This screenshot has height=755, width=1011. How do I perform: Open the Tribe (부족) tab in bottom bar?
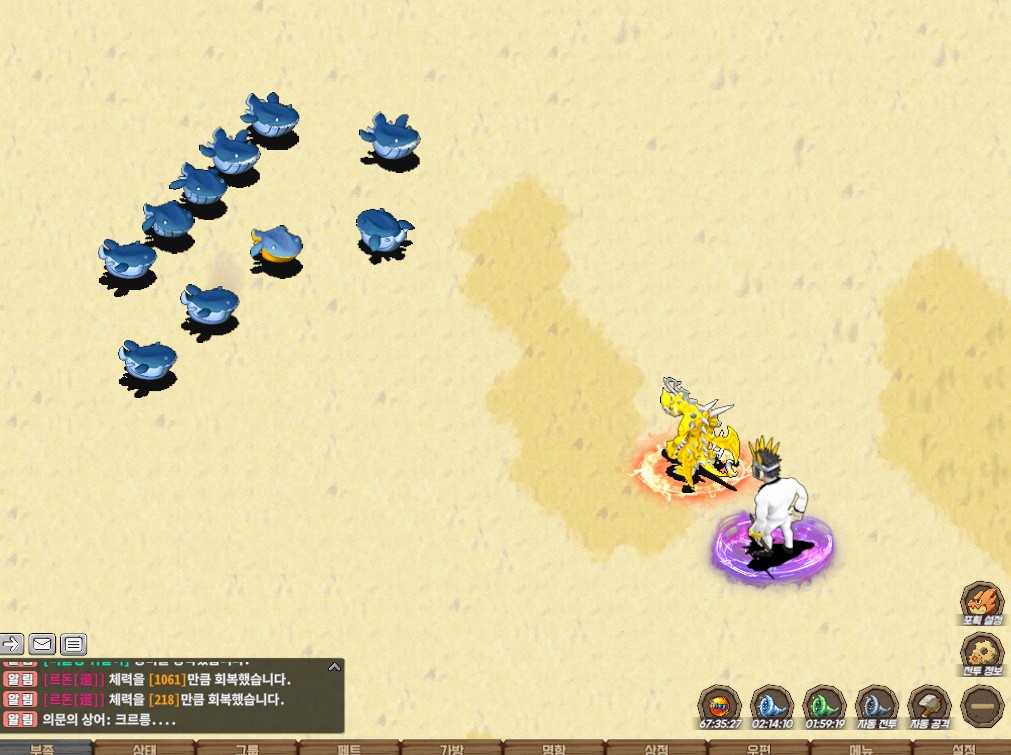pos(43,748)
